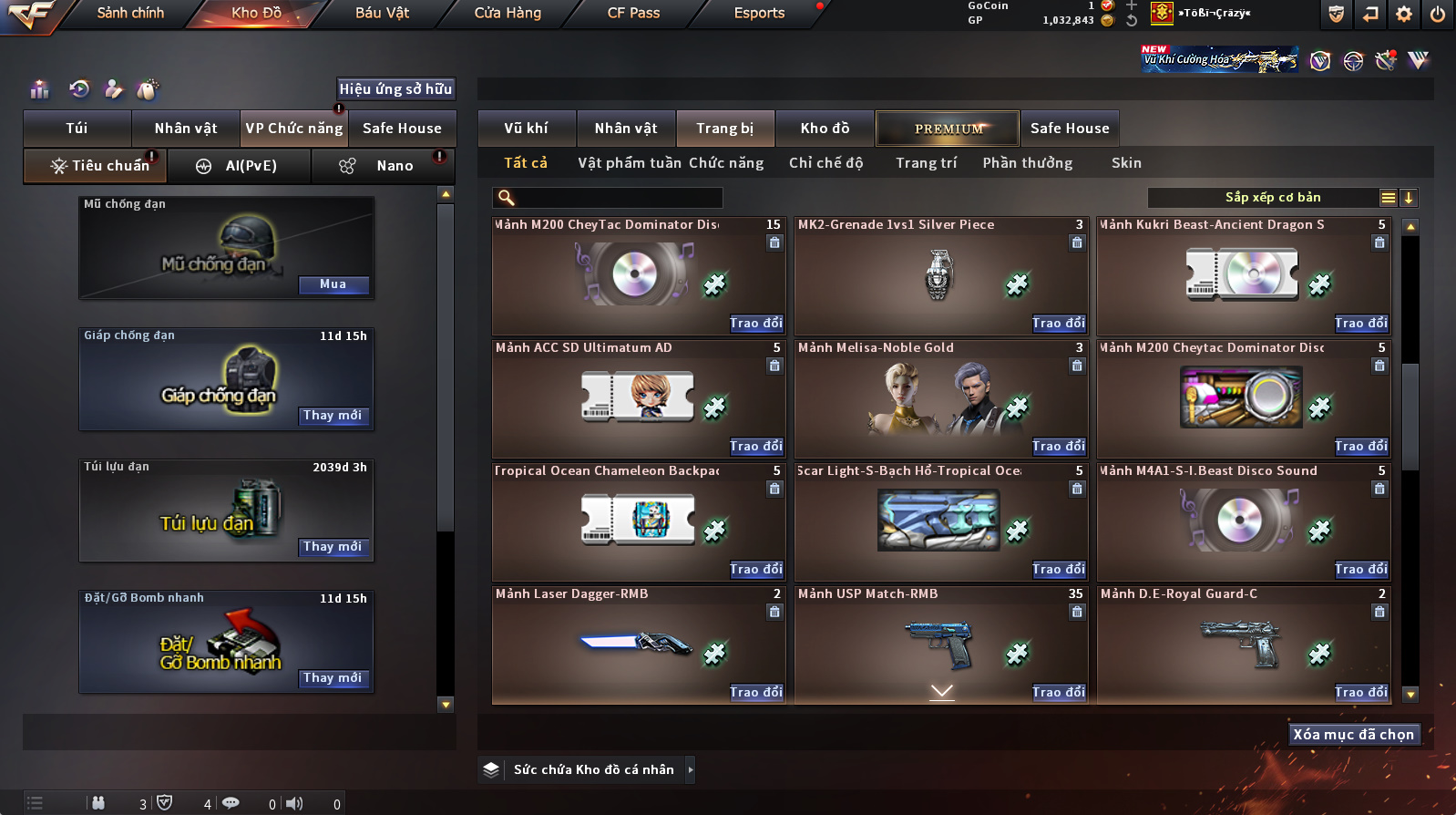
Task: Open the Sắp xếp cơ bản sort dropdown
Action: tap(1272, 198)
